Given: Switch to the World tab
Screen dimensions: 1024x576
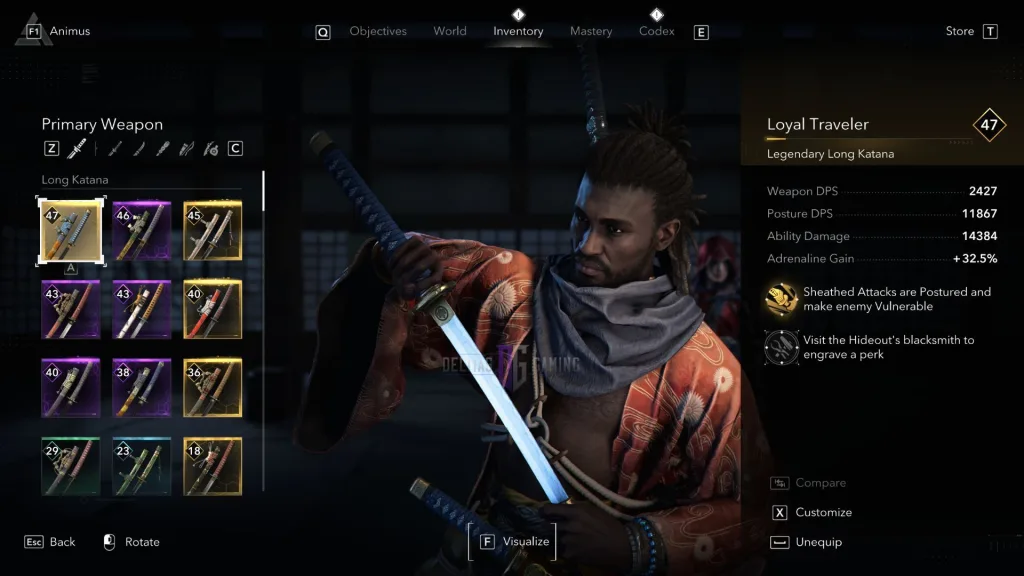Looking at the screenshot, I should click(x=450, y=31).
